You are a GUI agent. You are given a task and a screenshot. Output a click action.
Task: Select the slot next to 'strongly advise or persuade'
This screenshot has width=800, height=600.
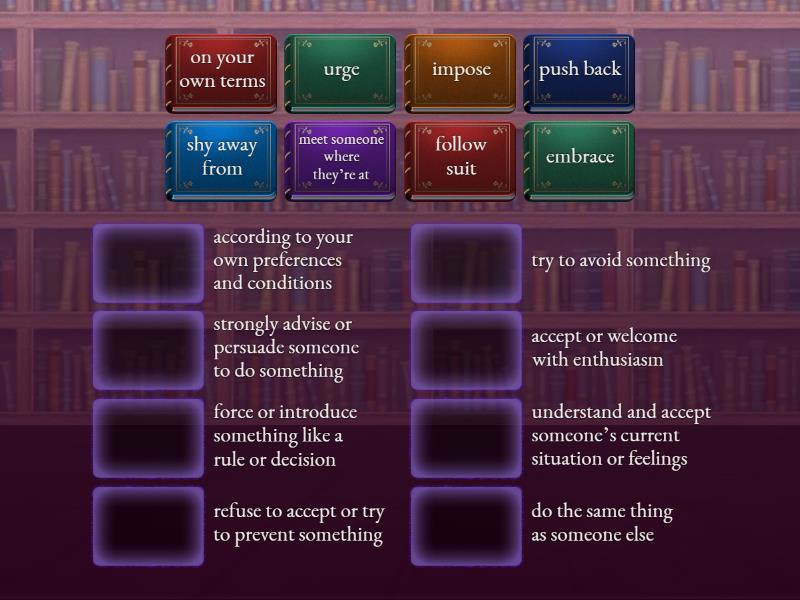(148, 350)
